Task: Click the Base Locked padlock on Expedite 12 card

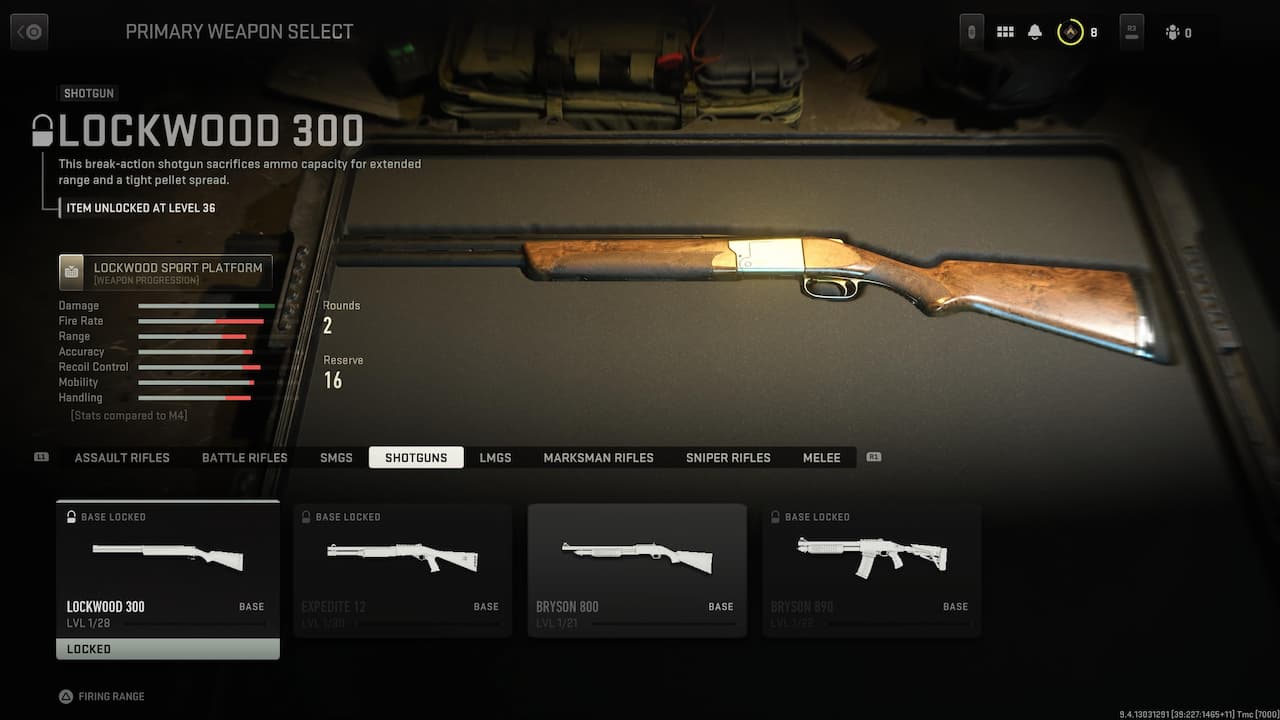Action: (305, 517)
